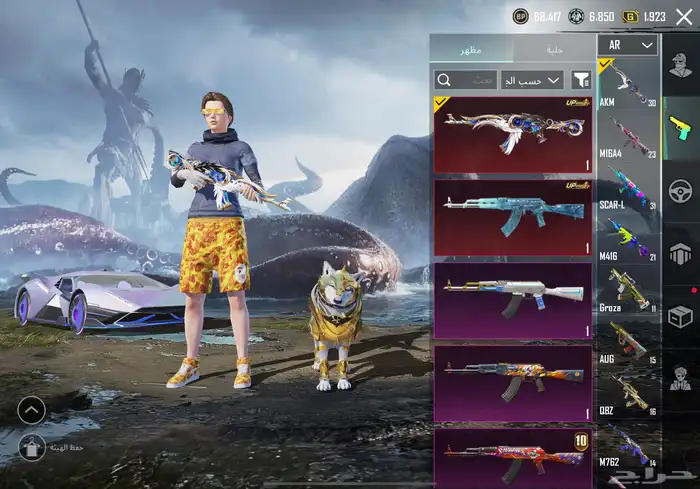Select the QBZ weapon entry
The image size is (700, 489).
pos(628,392)
